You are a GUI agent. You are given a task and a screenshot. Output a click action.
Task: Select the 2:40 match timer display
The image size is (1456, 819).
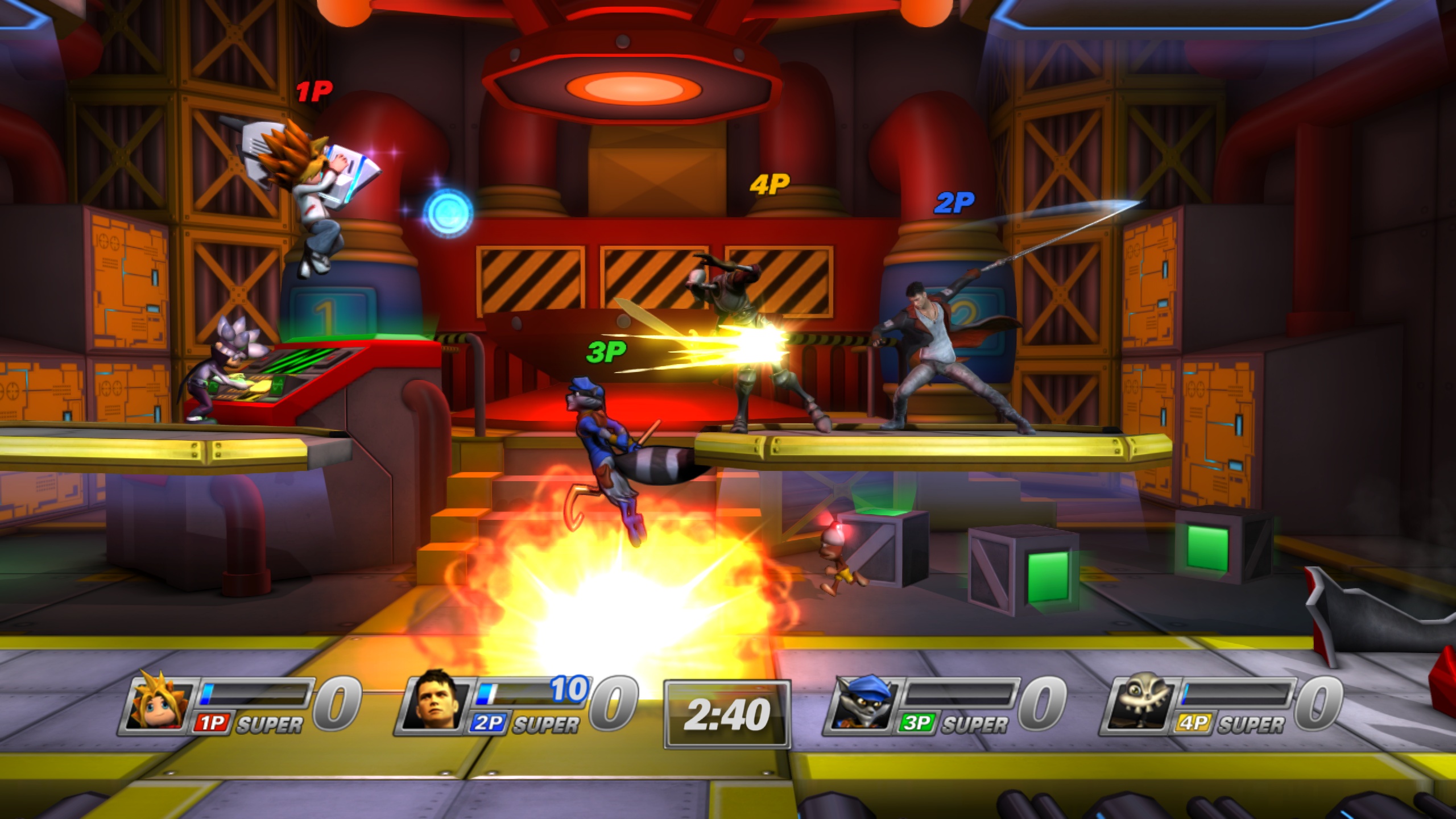(726, 712)
